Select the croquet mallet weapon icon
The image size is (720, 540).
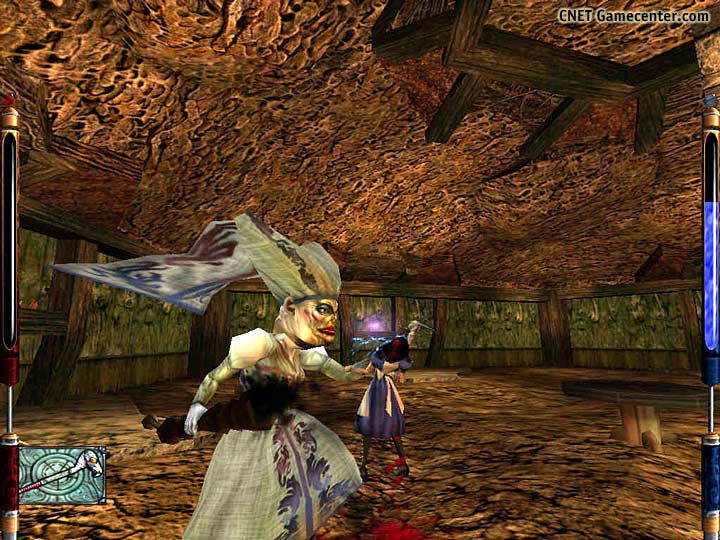(62, 474)
